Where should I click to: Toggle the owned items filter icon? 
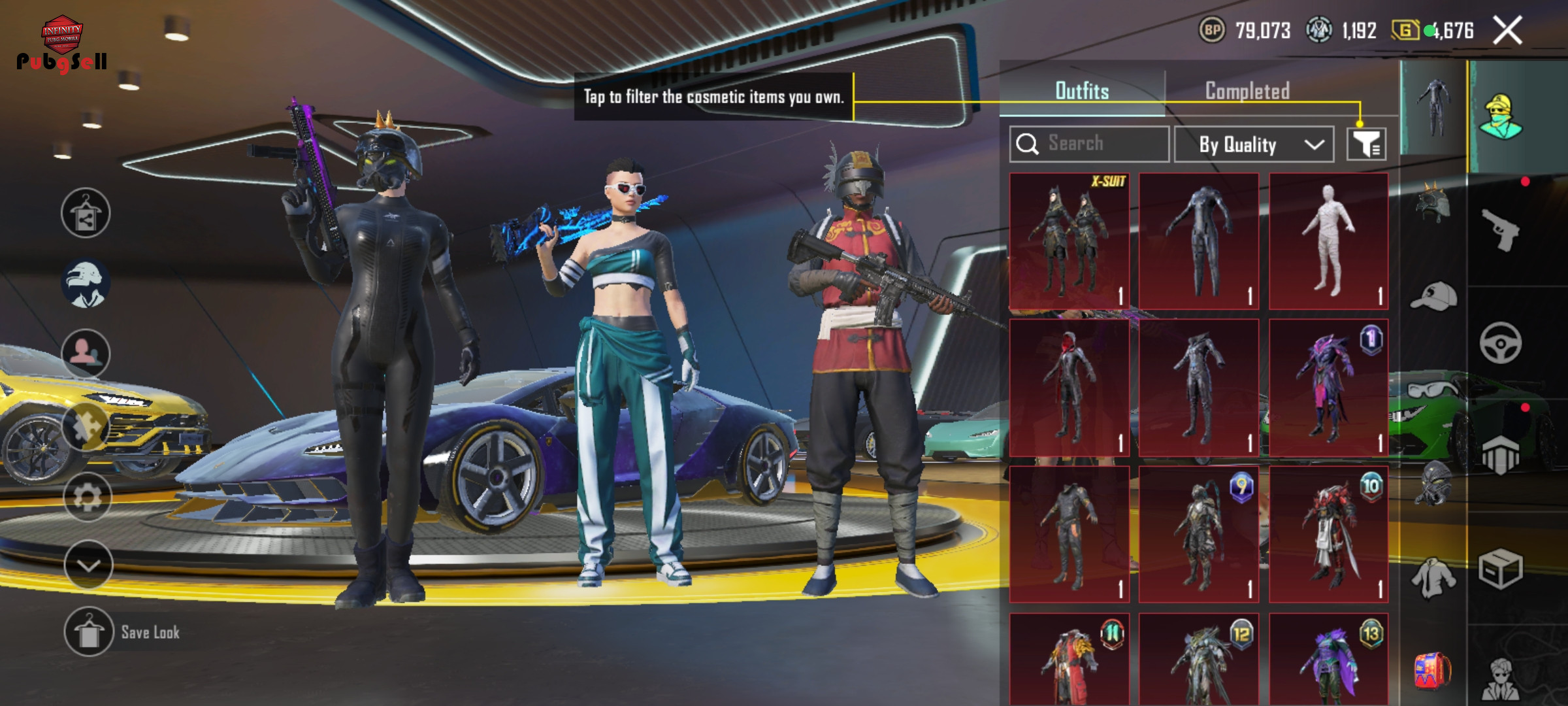1366,144
